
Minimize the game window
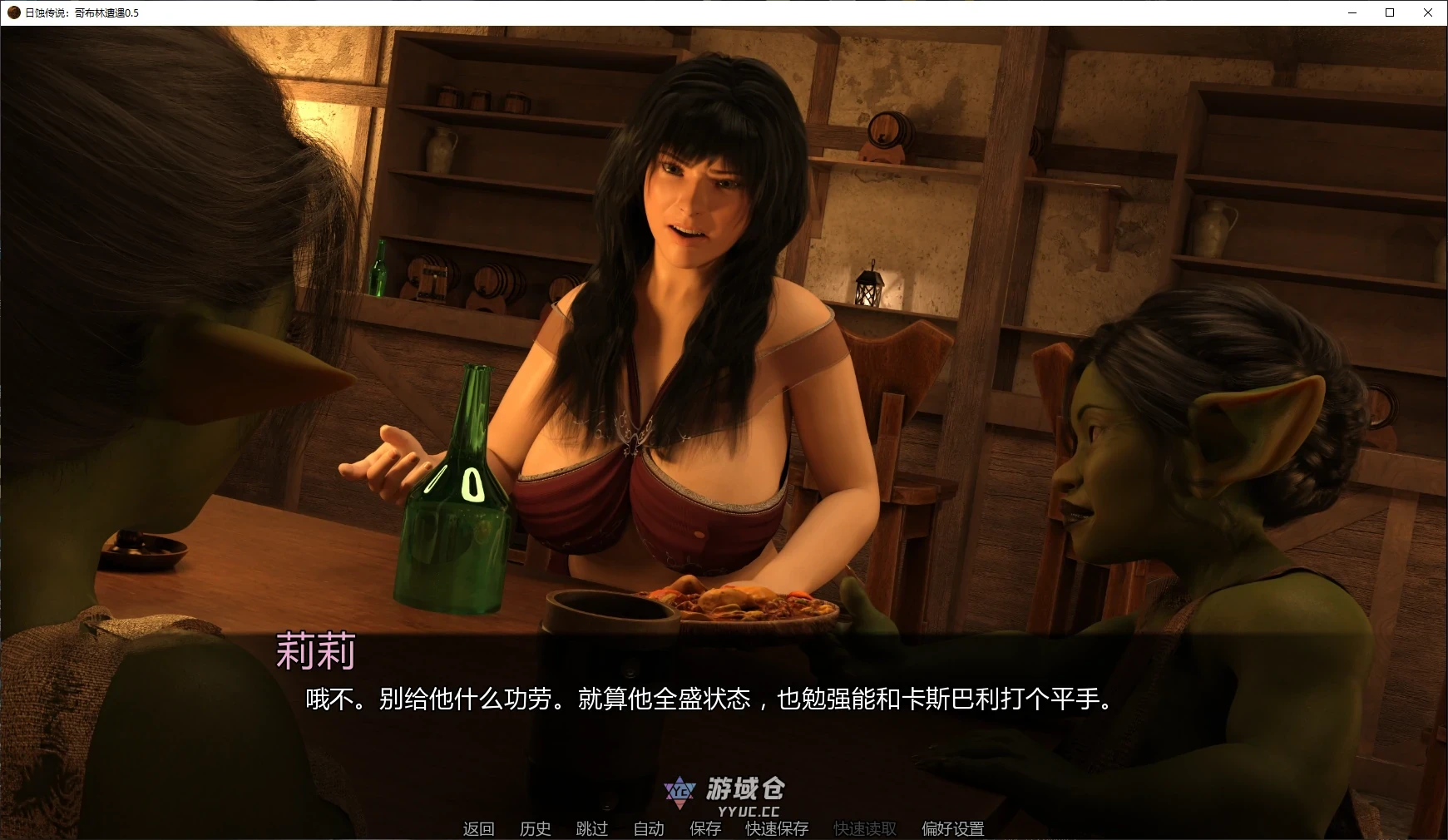(1351, 12)
